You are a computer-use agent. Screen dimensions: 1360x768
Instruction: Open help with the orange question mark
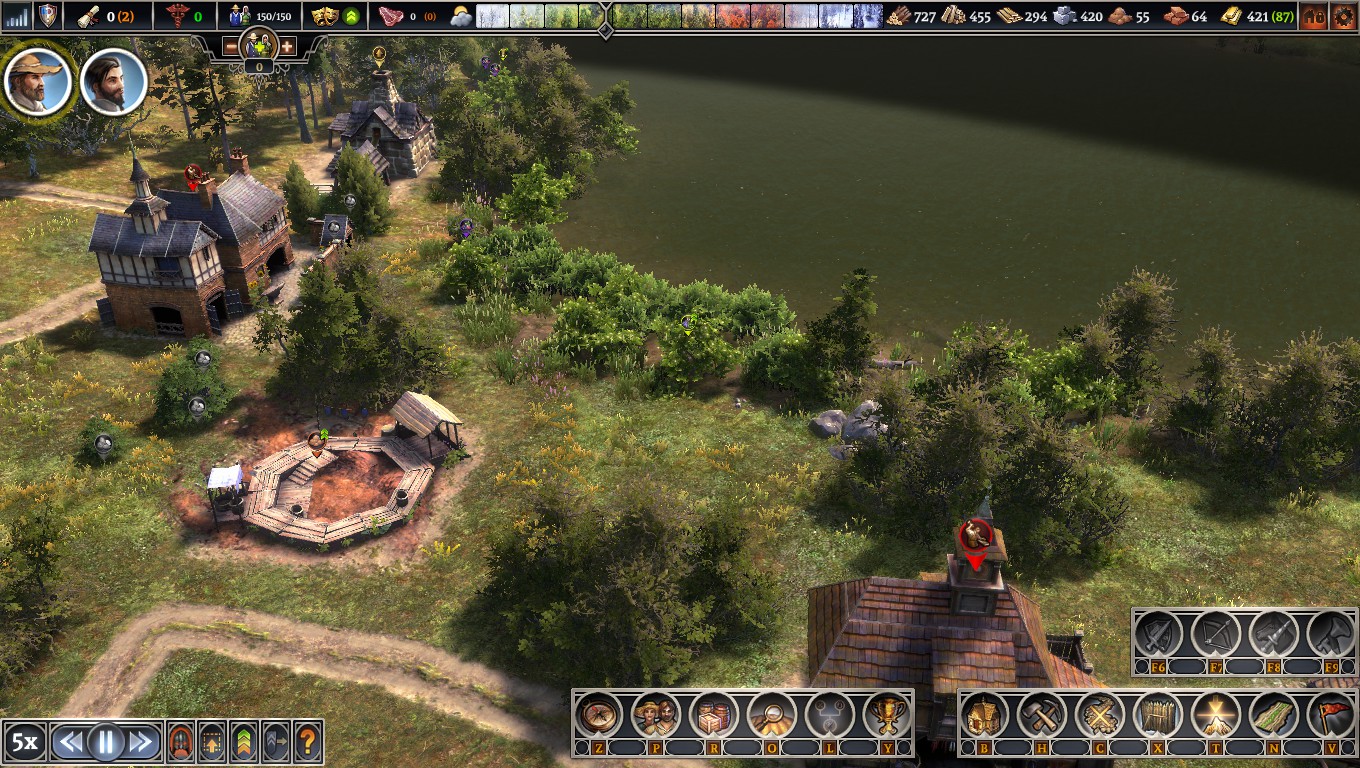click(308, 742)
